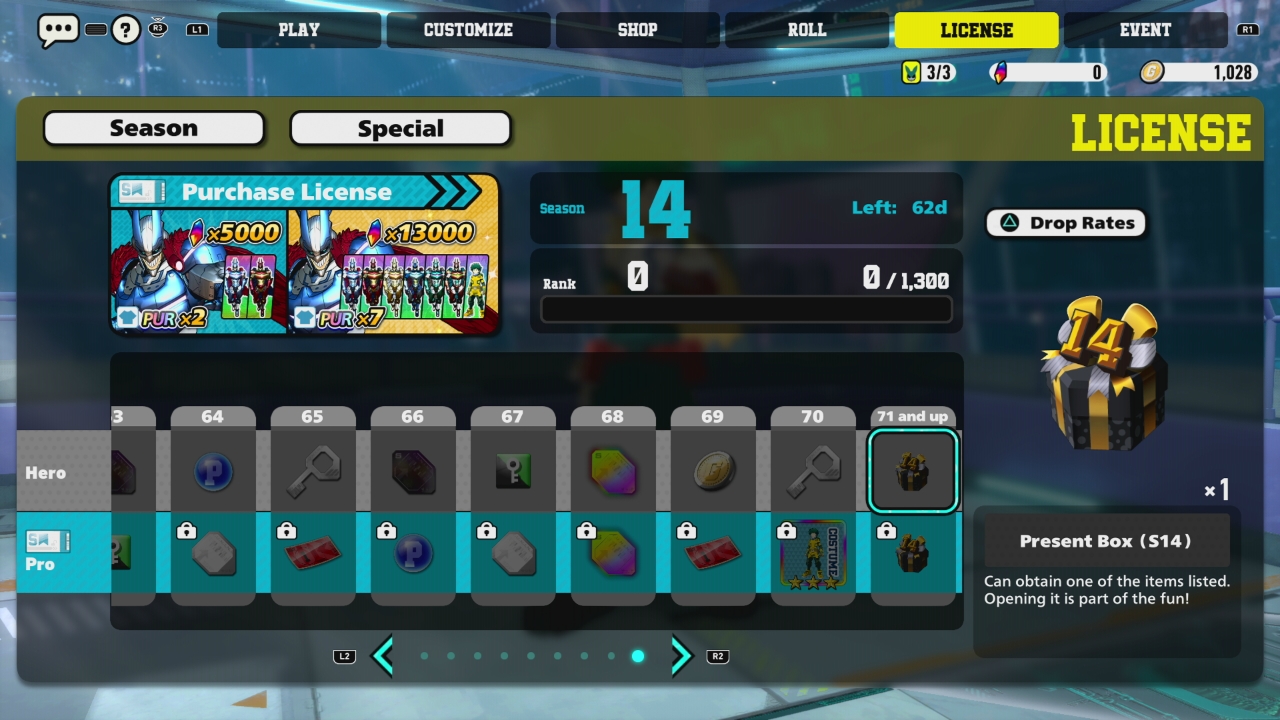This screenshot has height=720, width=1280.
Task: View Drop Rates for the present box
Action: click(x=1066, y=223)
